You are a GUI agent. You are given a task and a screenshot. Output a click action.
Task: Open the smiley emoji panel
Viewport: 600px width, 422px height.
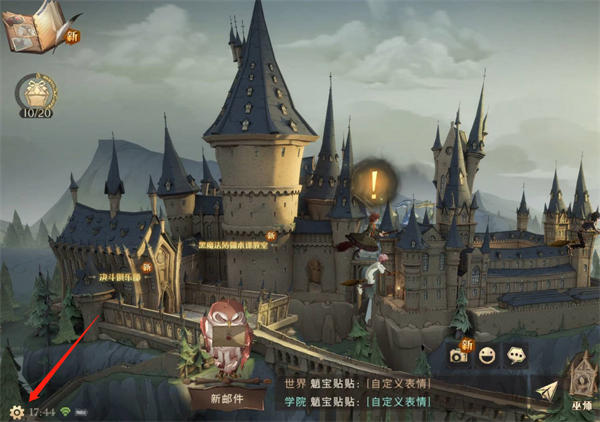click(x=488, y=355)
